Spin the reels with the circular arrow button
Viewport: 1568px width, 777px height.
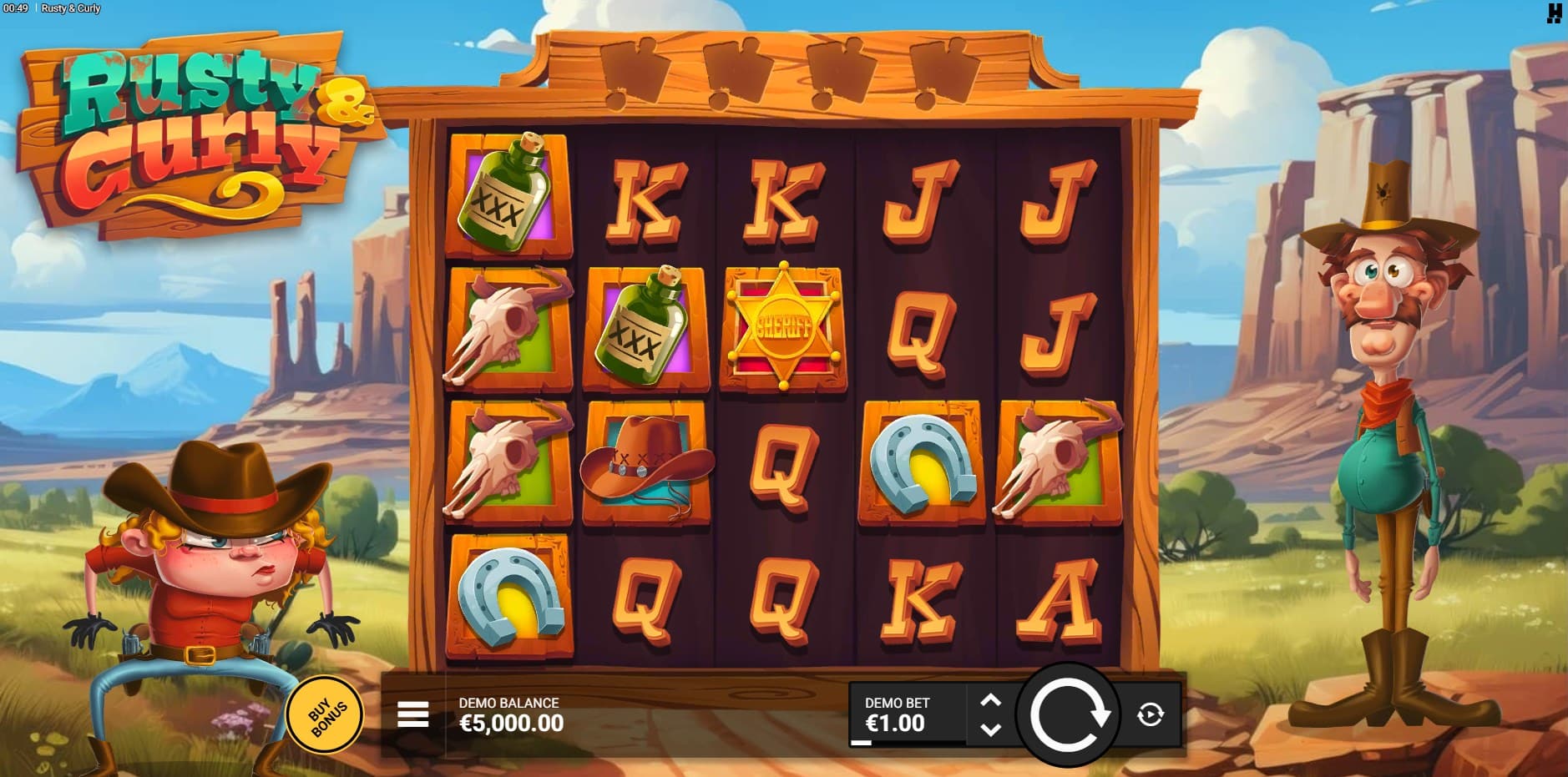tap(1068, 714)
